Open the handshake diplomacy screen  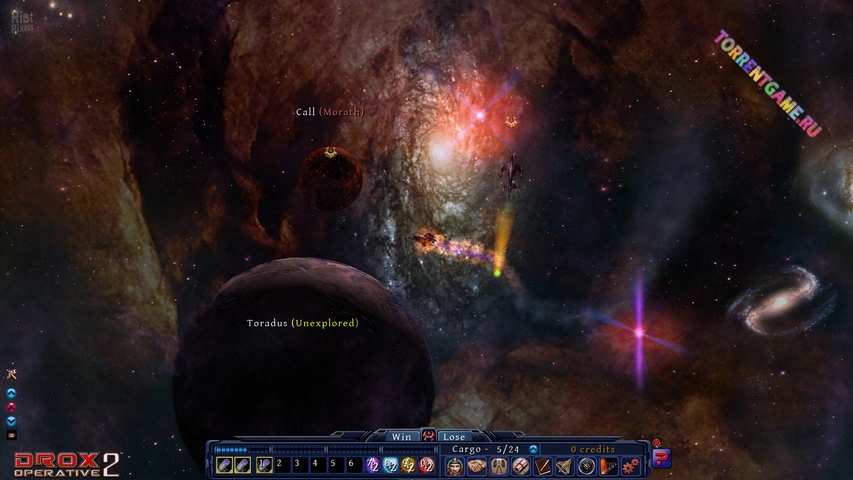click(477, 466)
